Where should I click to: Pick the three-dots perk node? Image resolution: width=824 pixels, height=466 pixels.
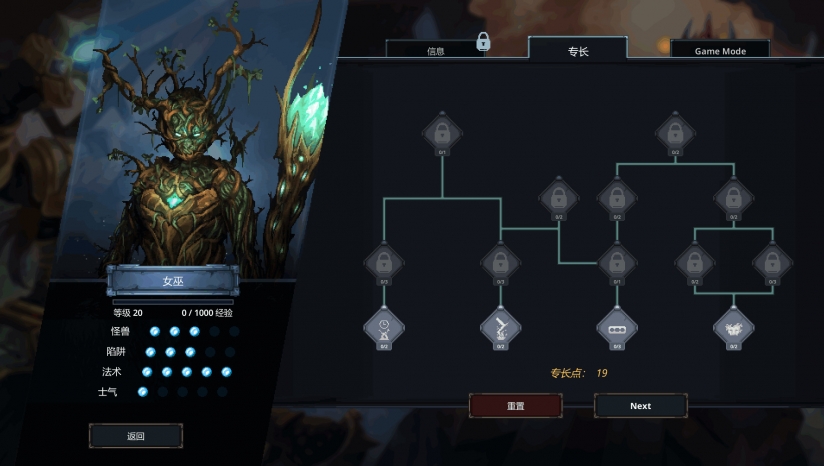click(617, 326)
